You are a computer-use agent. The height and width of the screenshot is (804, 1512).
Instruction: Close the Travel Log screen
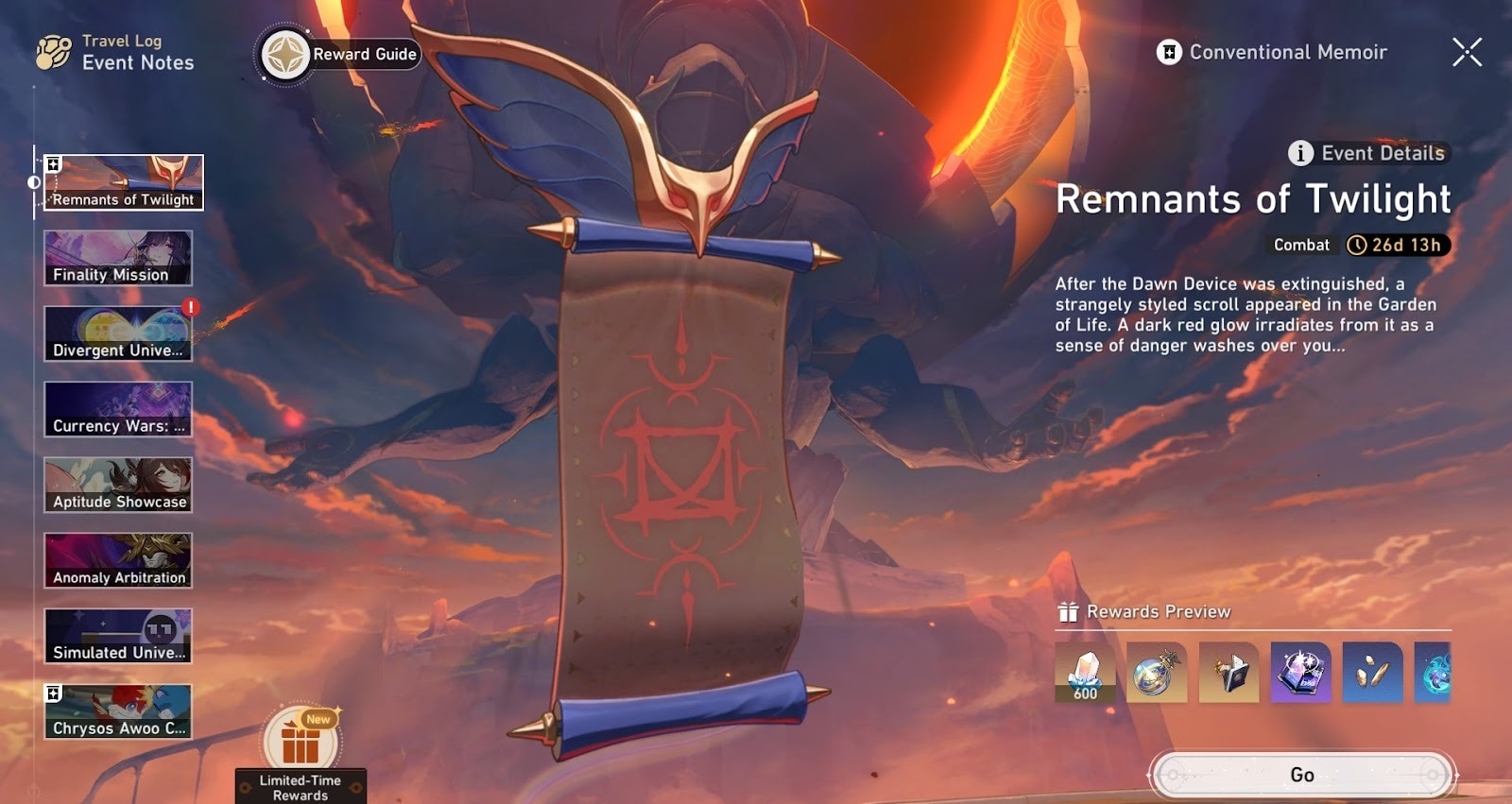(x=1467, y=53)
